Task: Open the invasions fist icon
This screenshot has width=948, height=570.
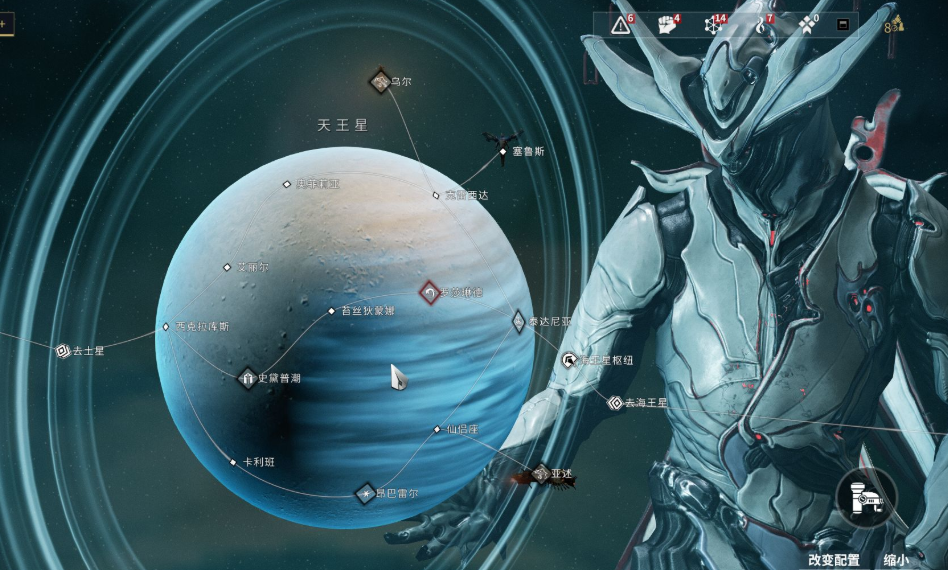Action: [667, 25]
